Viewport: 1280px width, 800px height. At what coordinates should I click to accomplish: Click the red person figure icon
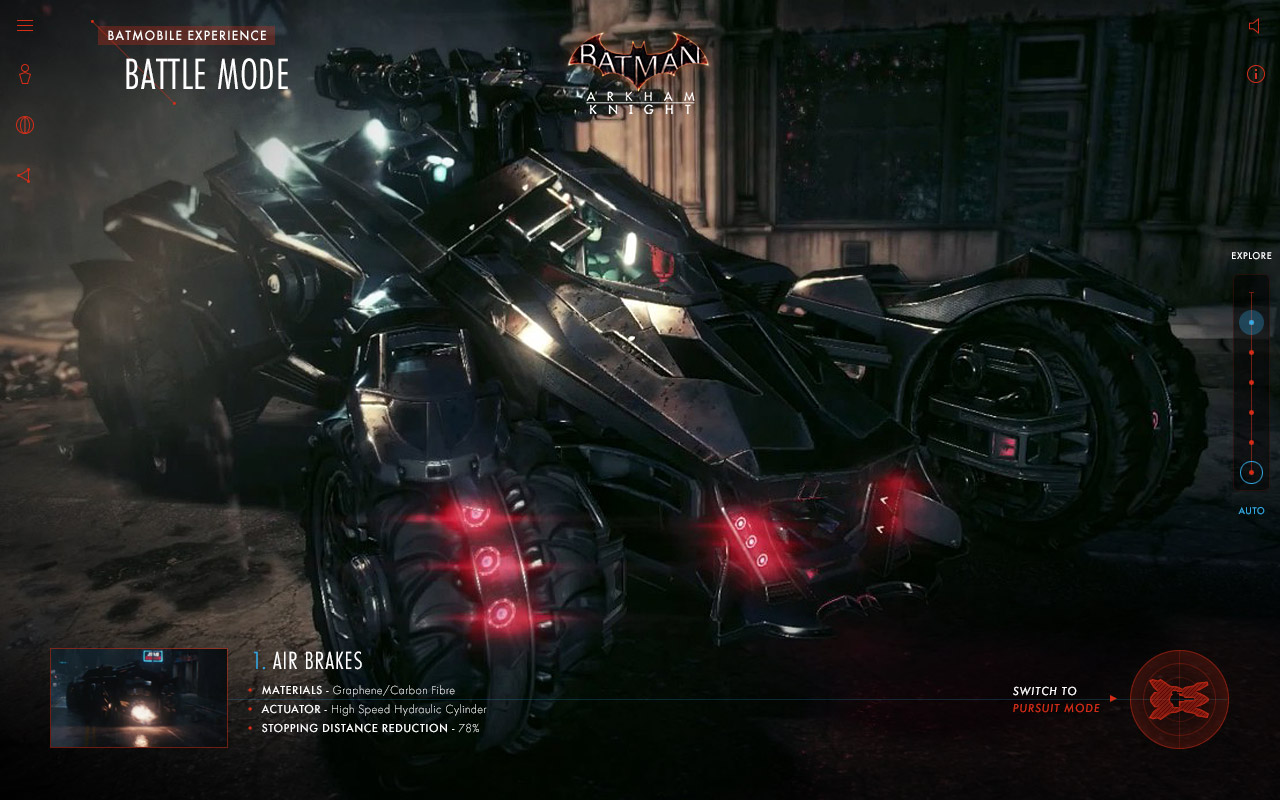tap(25, 74)
